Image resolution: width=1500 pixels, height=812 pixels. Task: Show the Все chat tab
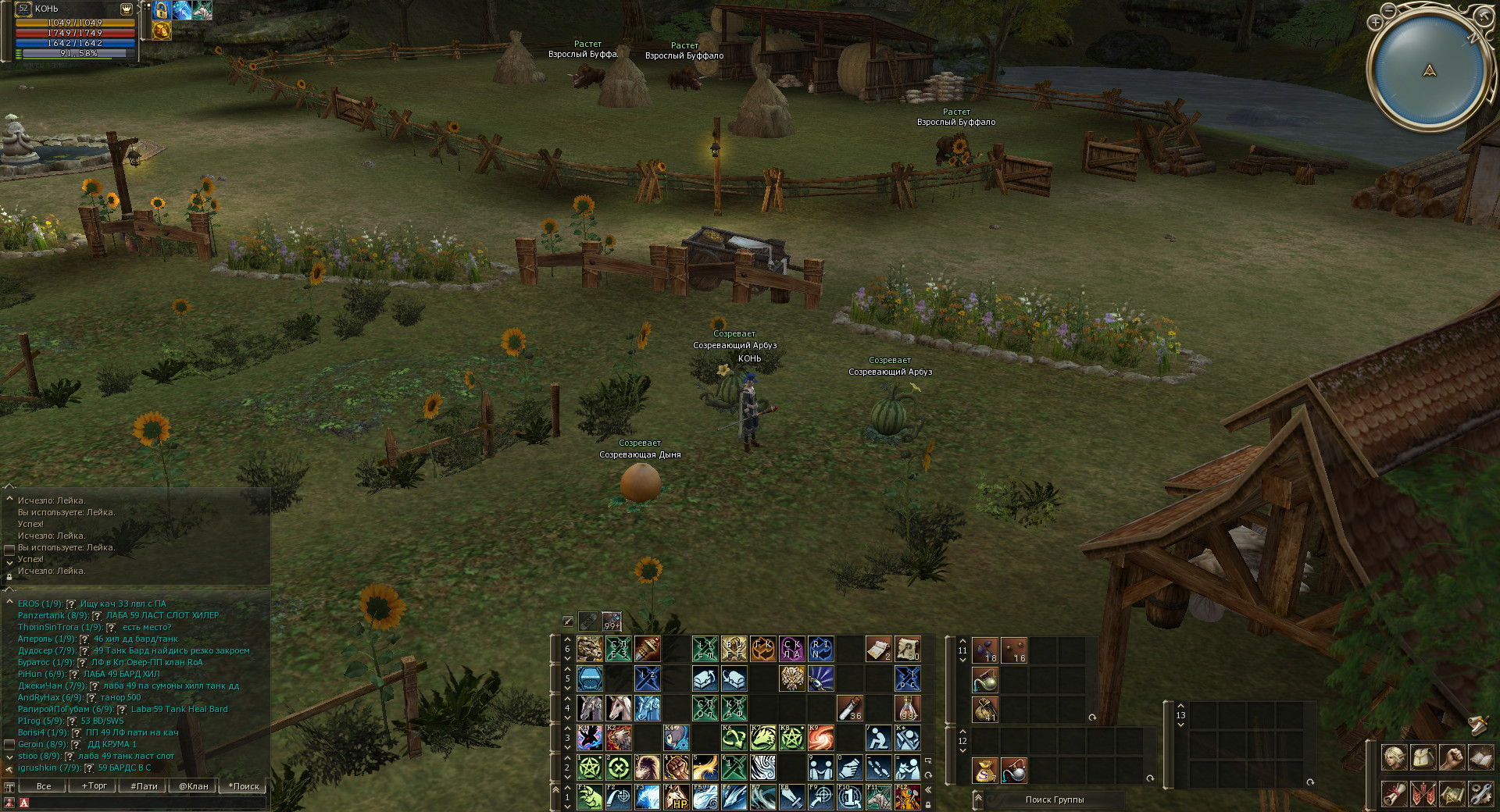(44, 786)
